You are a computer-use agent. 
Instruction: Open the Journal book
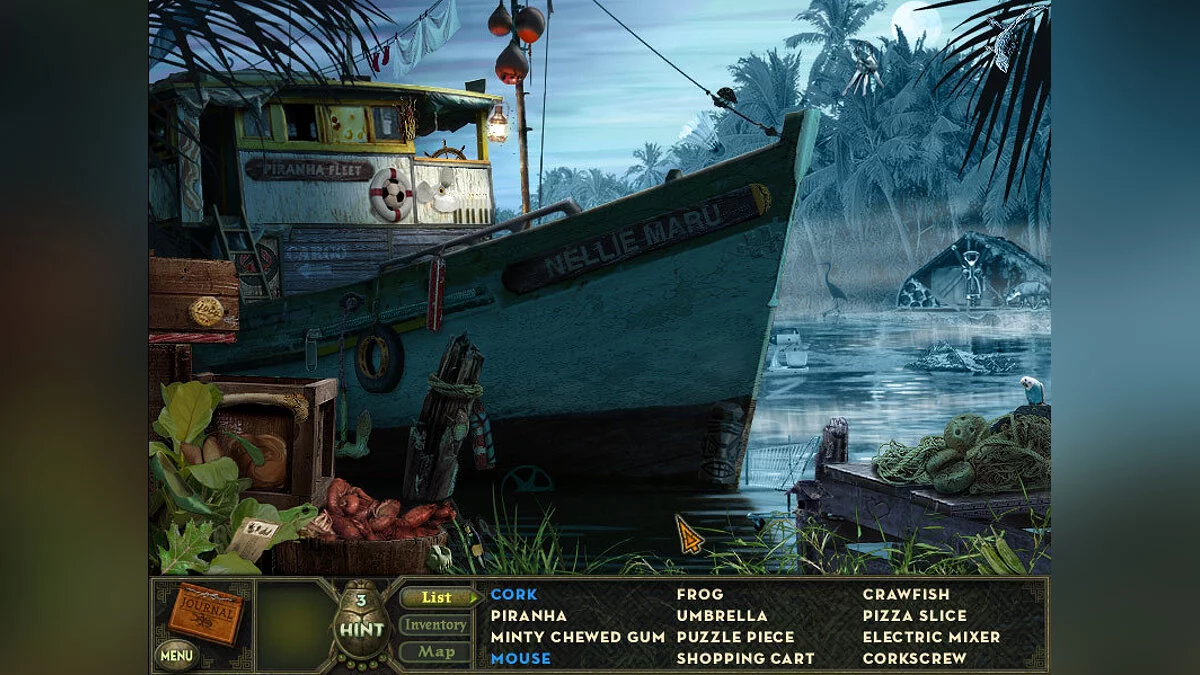point(206,612)
